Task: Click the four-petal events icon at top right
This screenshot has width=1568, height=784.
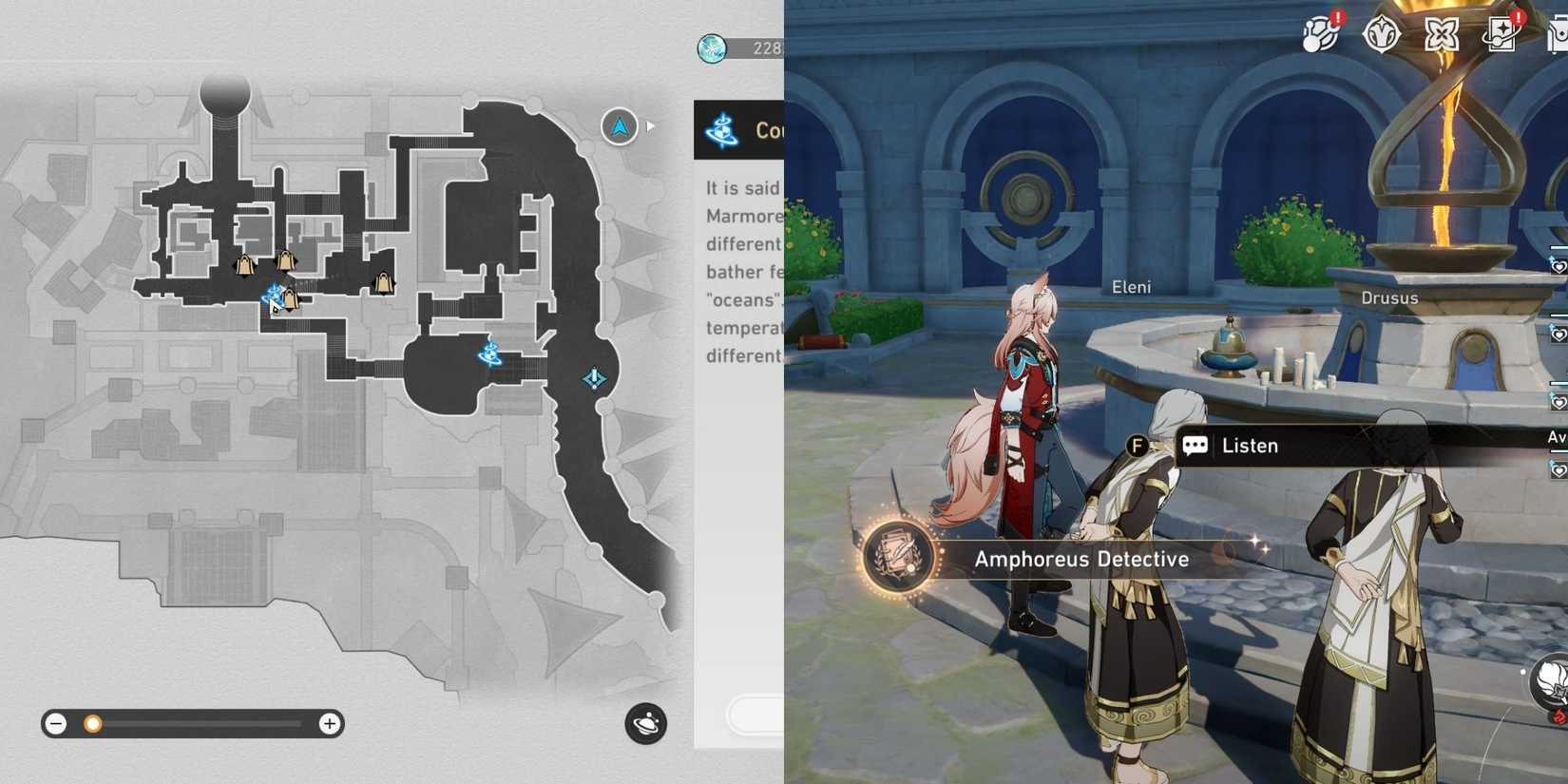Action: coord(1442,33)
